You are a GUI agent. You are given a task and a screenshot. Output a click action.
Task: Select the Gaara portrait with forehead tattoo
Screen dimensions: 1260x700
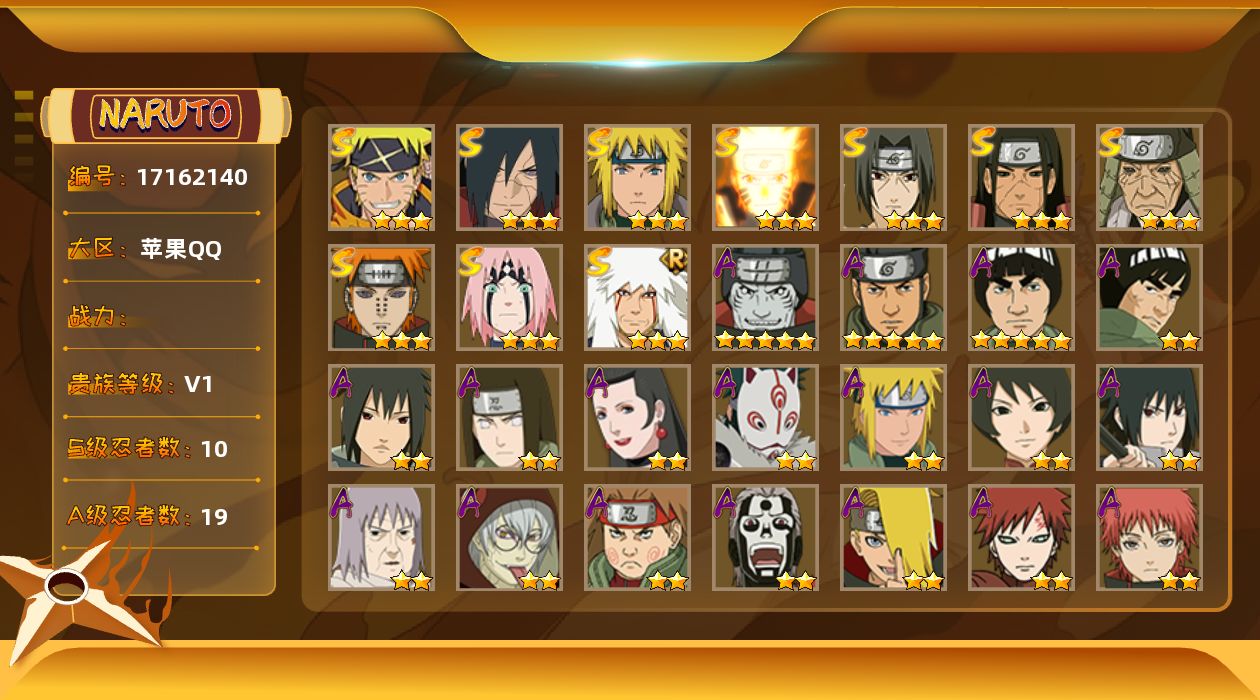pos(1021,537)
